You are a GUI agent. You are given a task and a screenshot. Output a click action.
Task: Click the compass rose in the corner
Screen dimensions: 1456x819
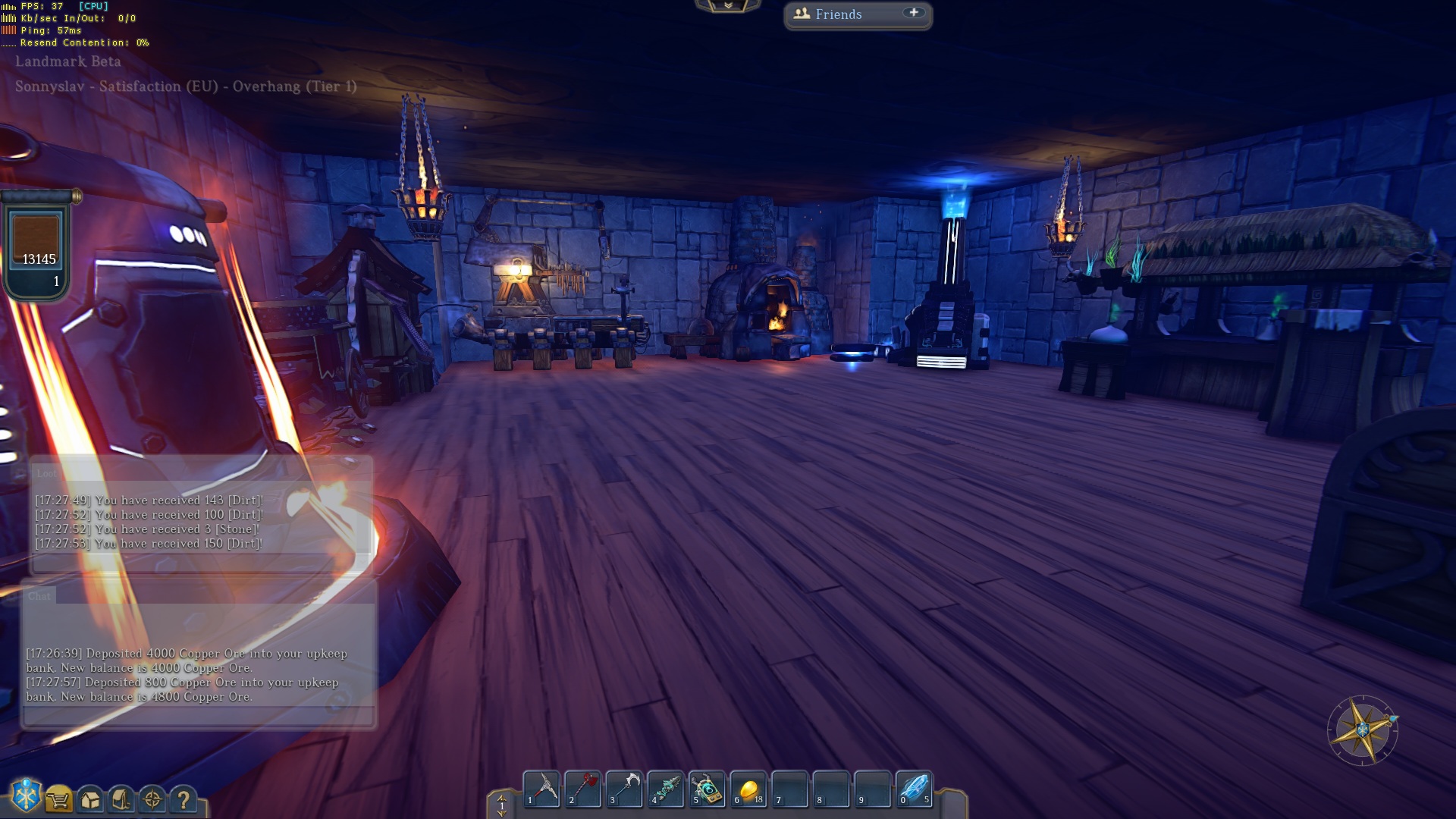tap(1363, 730)
